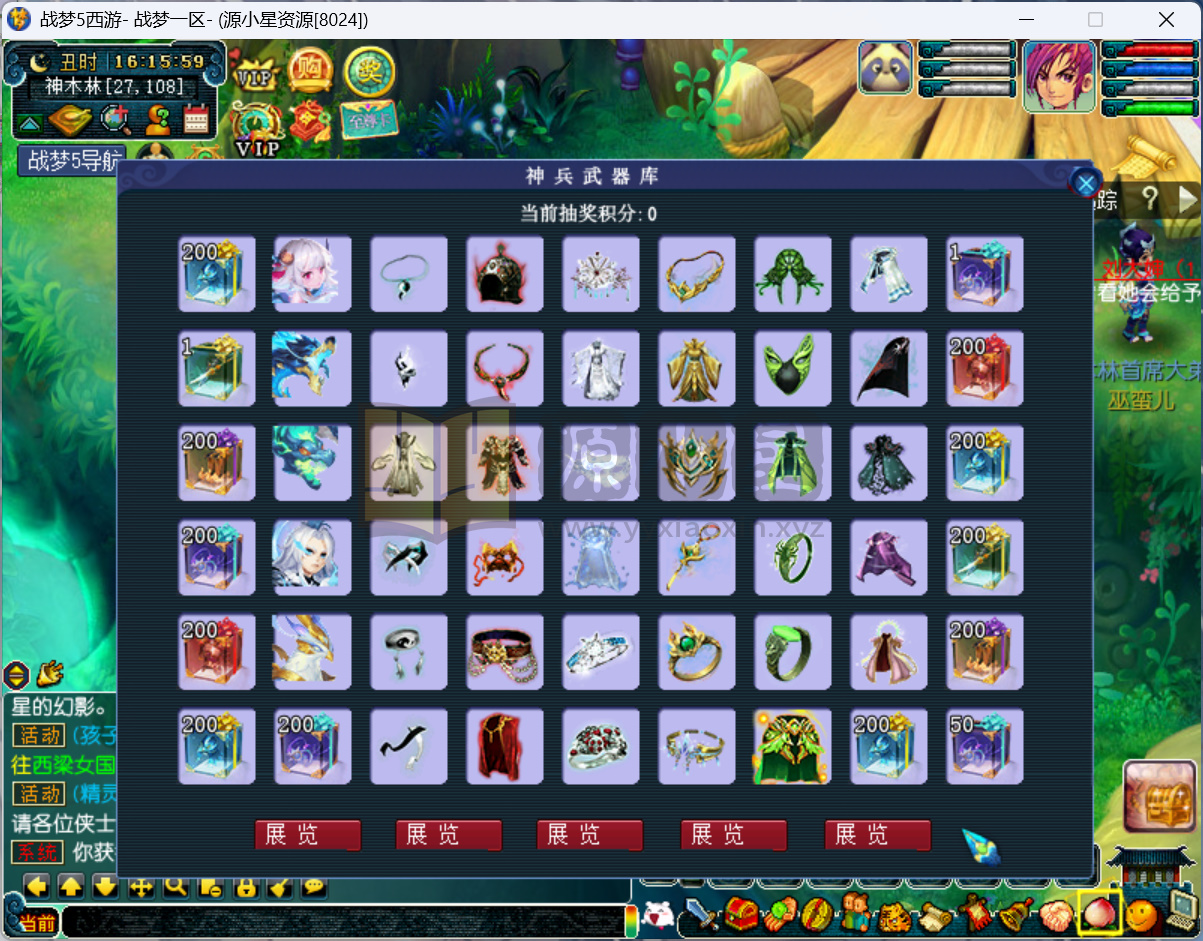The height and width of the screenshot is (941, 1203).
Task: Choose the gold ring with green gem
Action: pyautogui.click(x=697, y=652)
